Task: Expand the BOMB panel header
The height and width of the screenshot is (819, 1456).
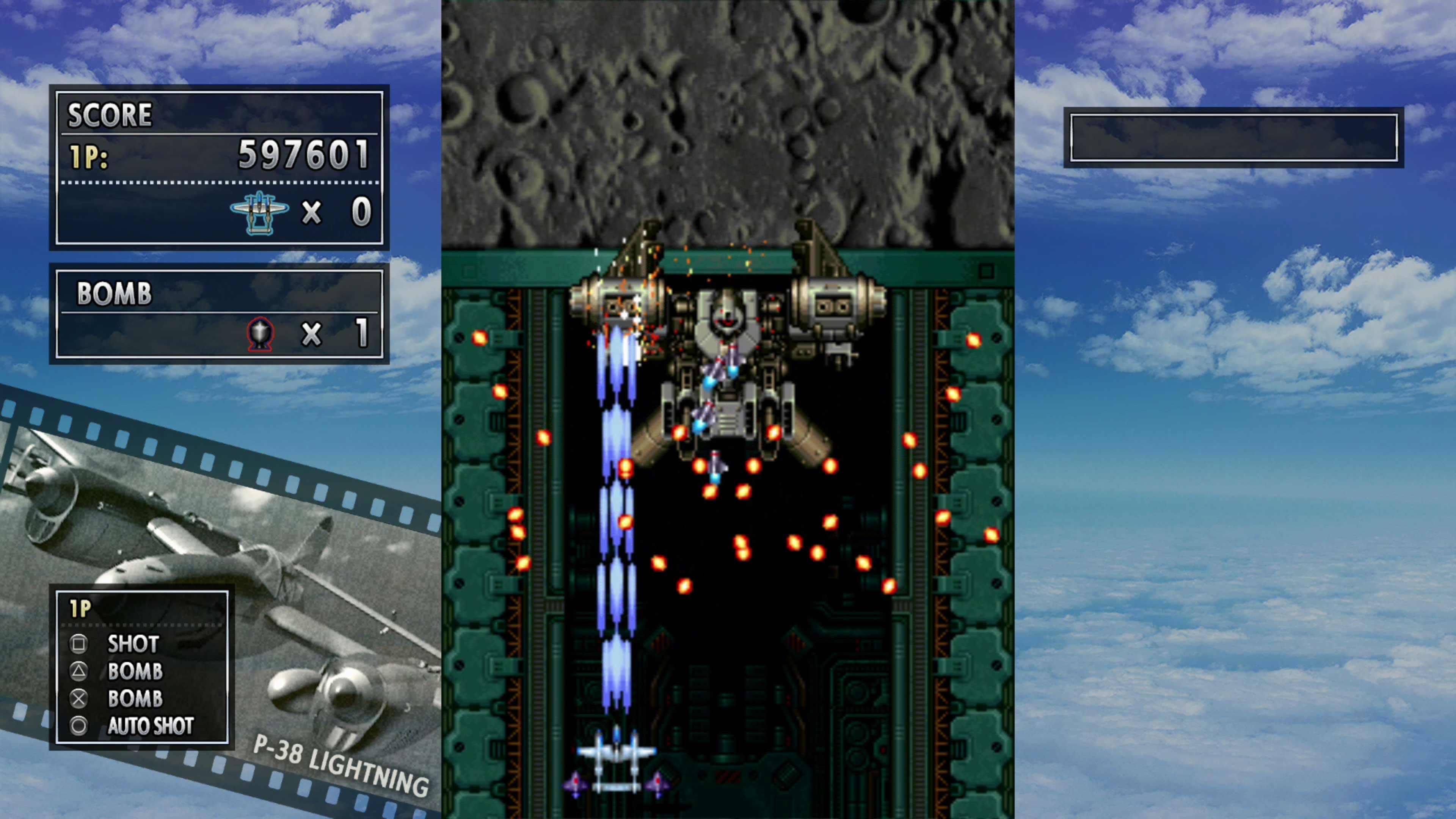Action: [x=115, y=295]
